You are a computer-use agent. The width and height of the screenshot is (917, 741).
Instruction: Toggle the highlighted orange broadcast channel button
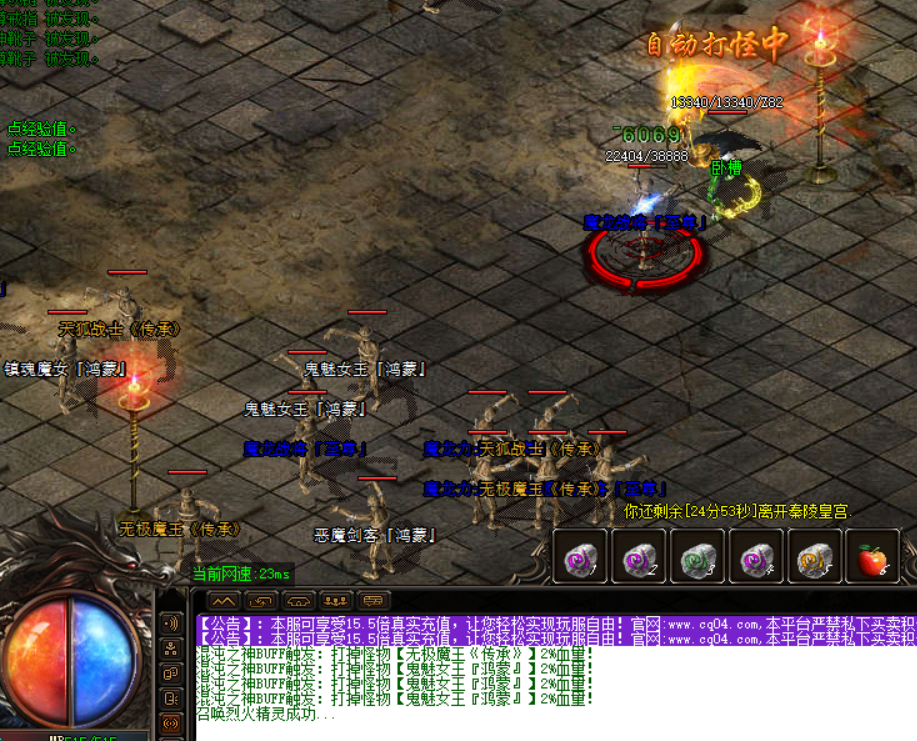point(171,722)
